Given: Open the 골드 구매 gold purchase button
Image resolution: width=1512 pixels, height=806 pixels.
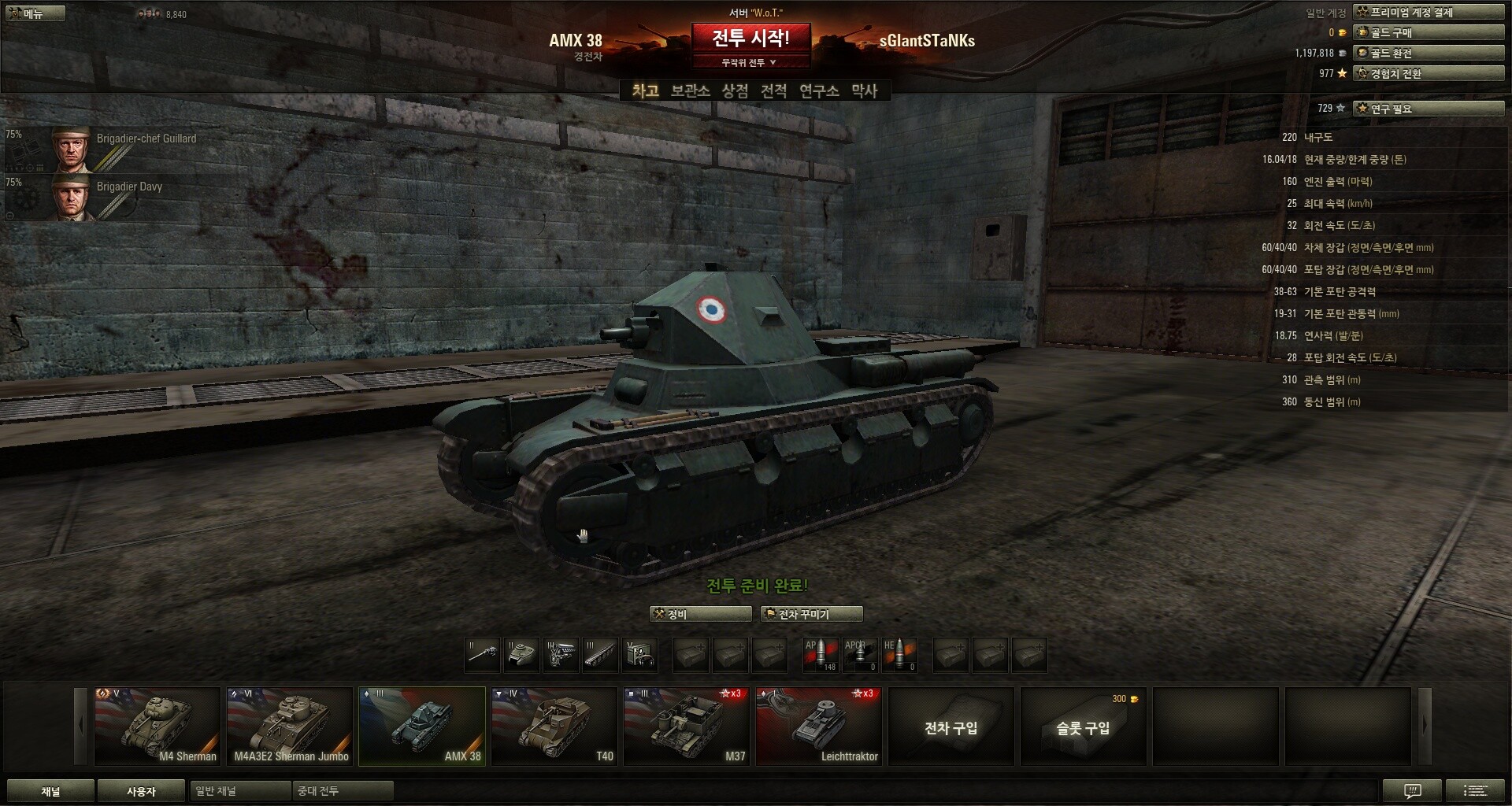Looking at the screenshot, I should 1429,32.
